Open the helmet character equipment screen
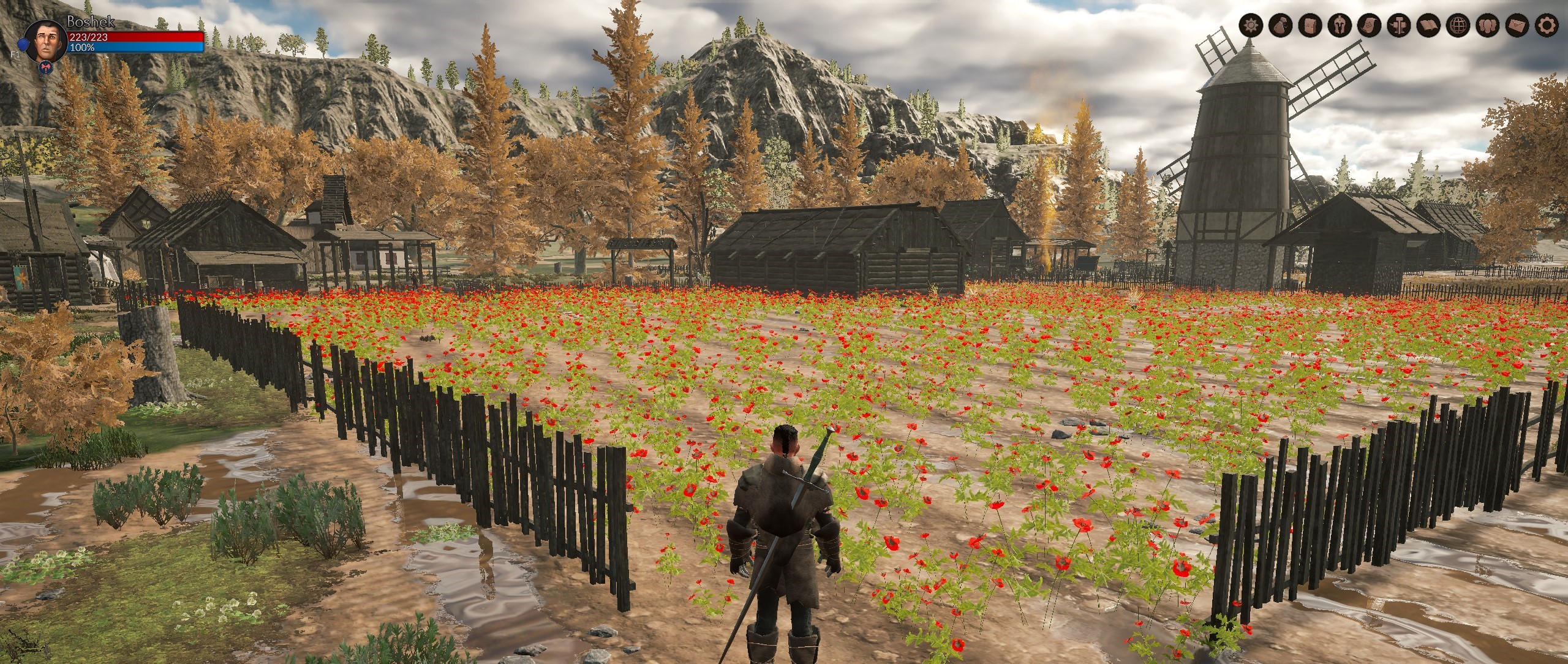 [x=1339, y=42]
